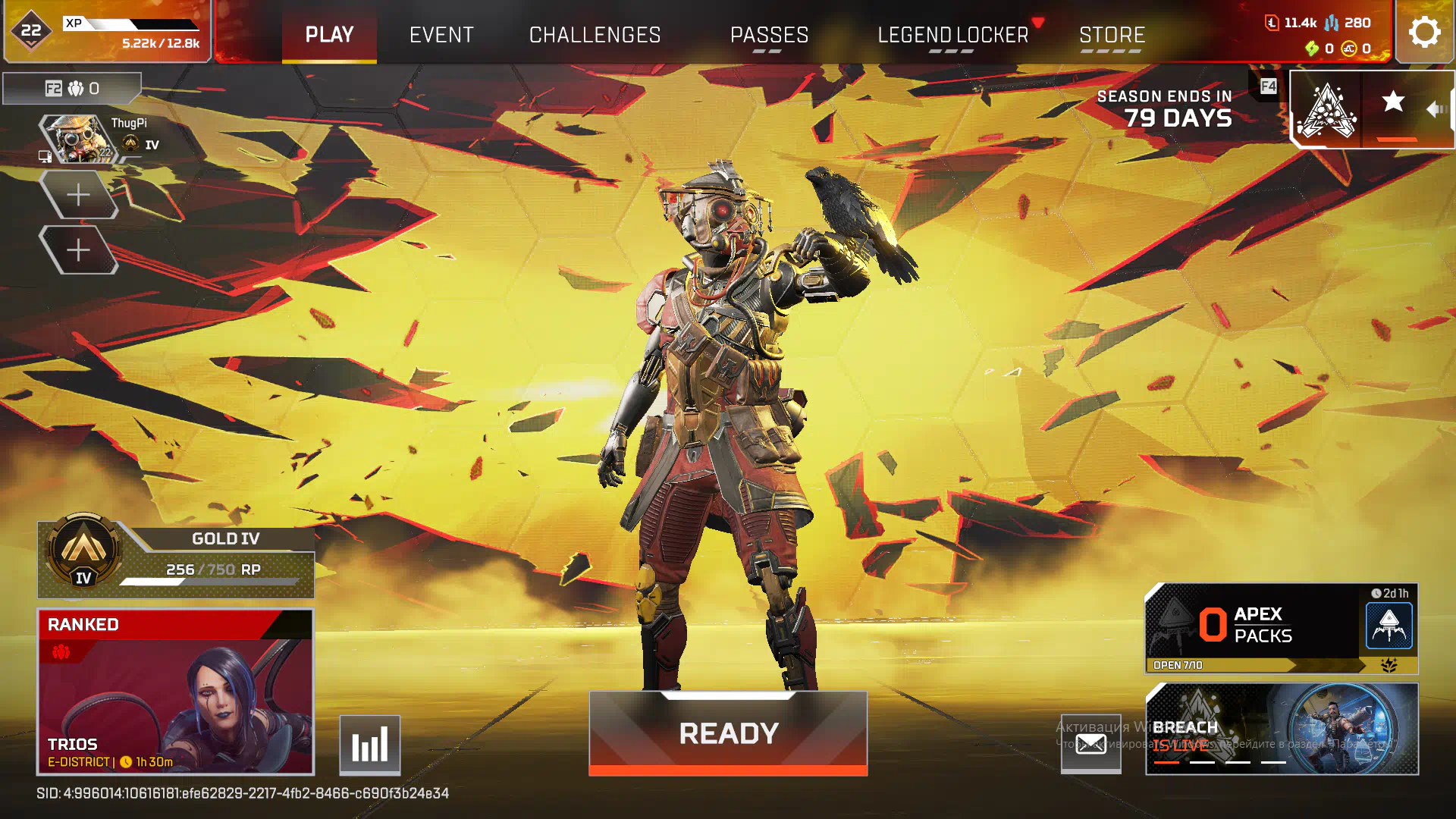The height and width of the screenshot is (819, 1456).
Task: View account level 22 XP progress
Action: point(107,32)
